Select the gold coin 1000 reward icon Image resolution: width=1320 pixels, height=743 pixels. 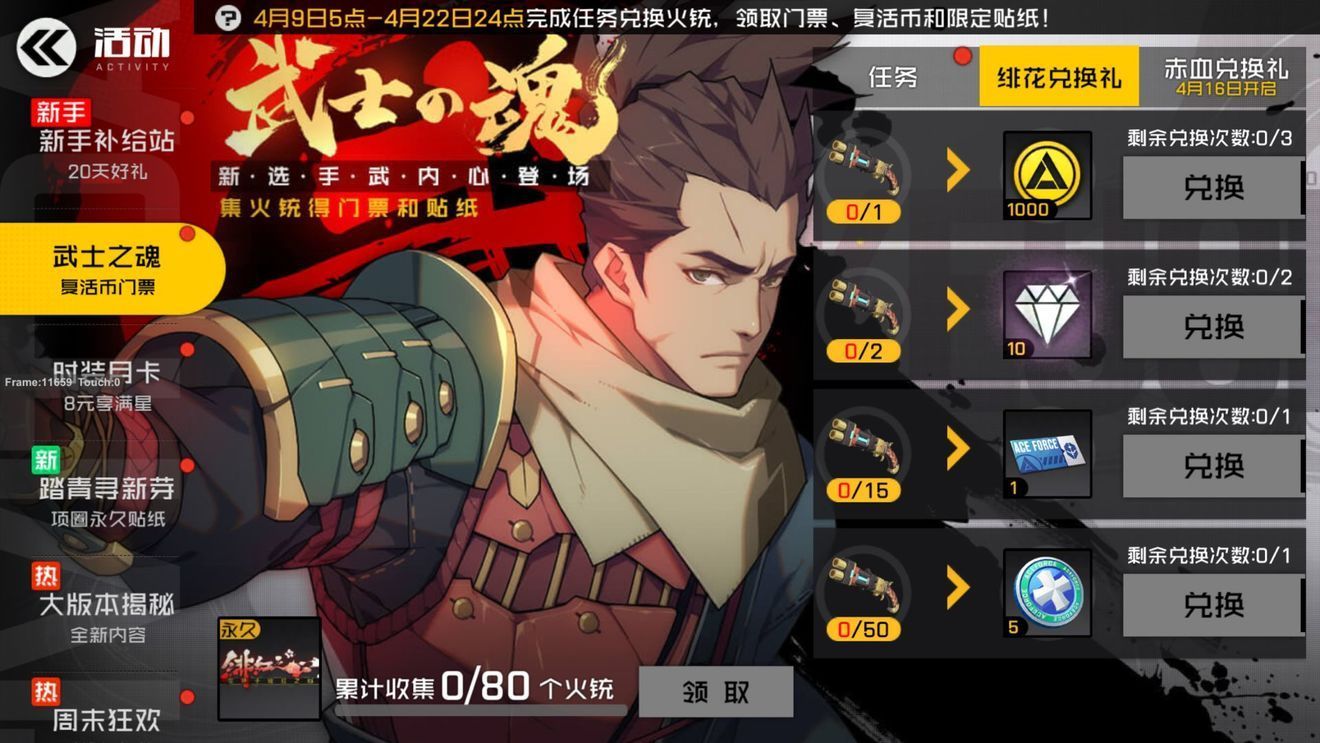click(1046, 177)
